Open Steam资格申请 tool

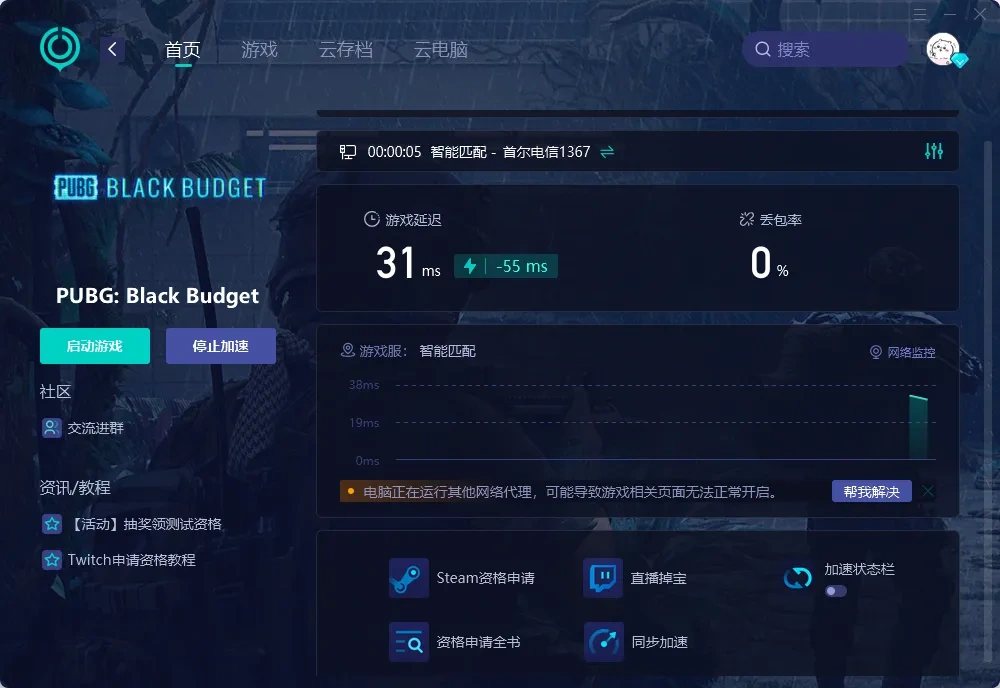pos(462,578)
